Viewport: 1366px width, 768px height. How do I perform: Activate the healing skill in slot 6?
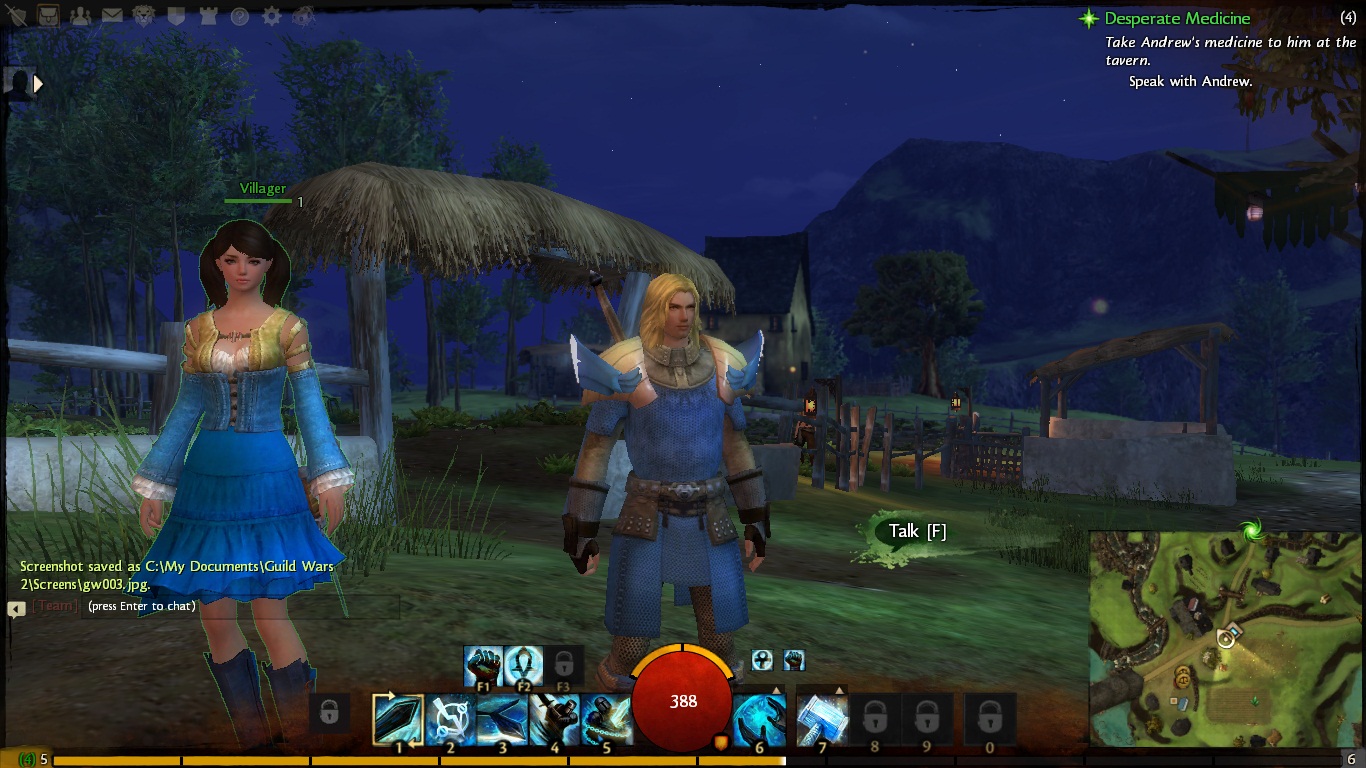pos(759,719)
